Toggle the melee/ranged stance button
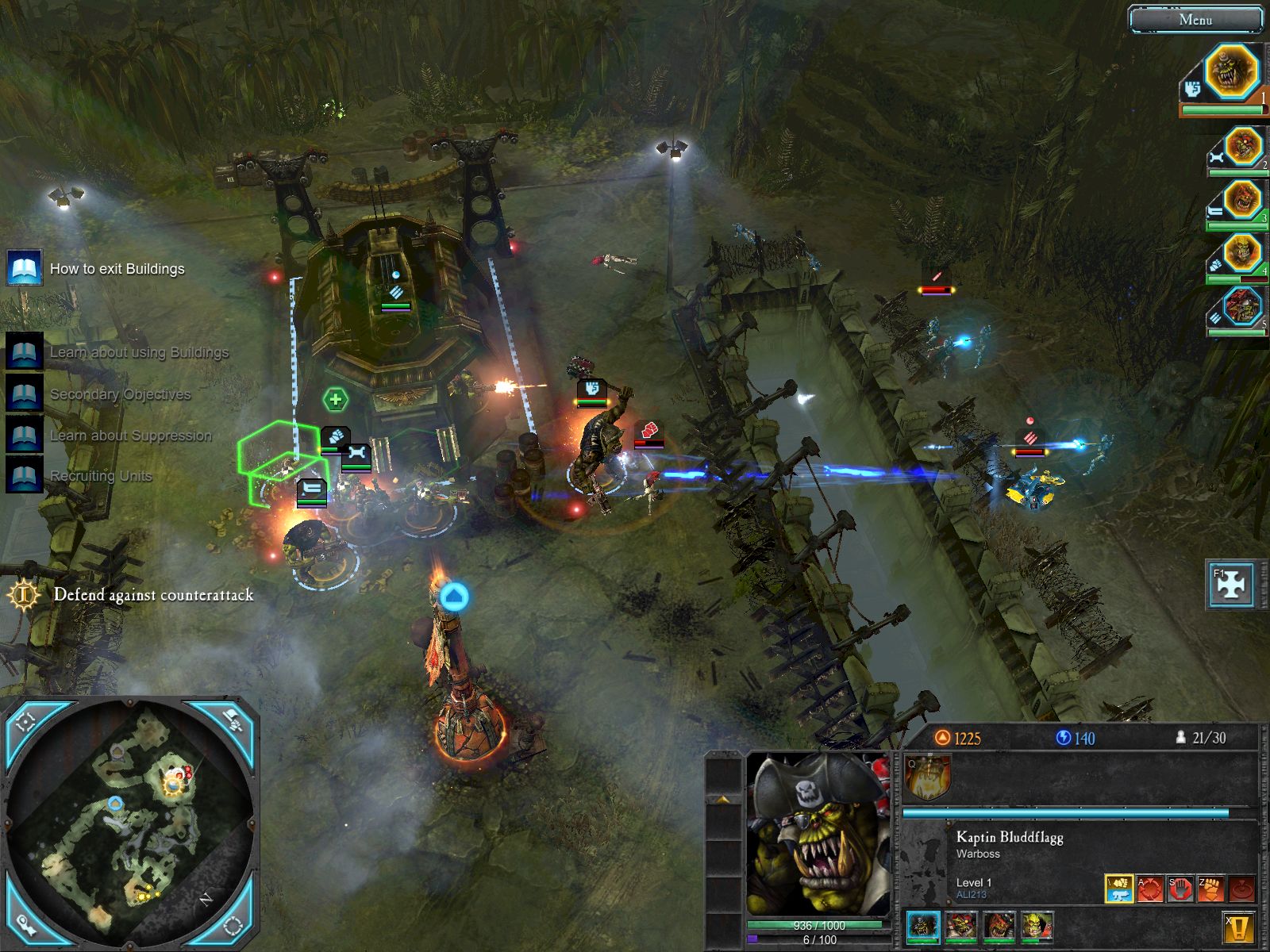The height and width of the screenshot is (952, 1270). point(1119,889)
